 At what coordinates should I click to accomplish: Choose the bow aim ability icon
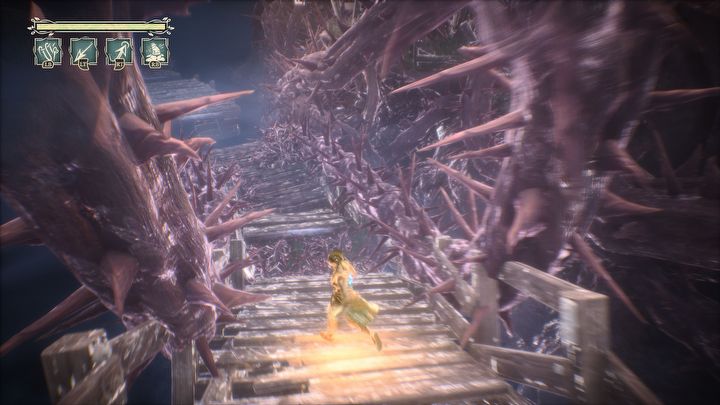coord(118,52)
